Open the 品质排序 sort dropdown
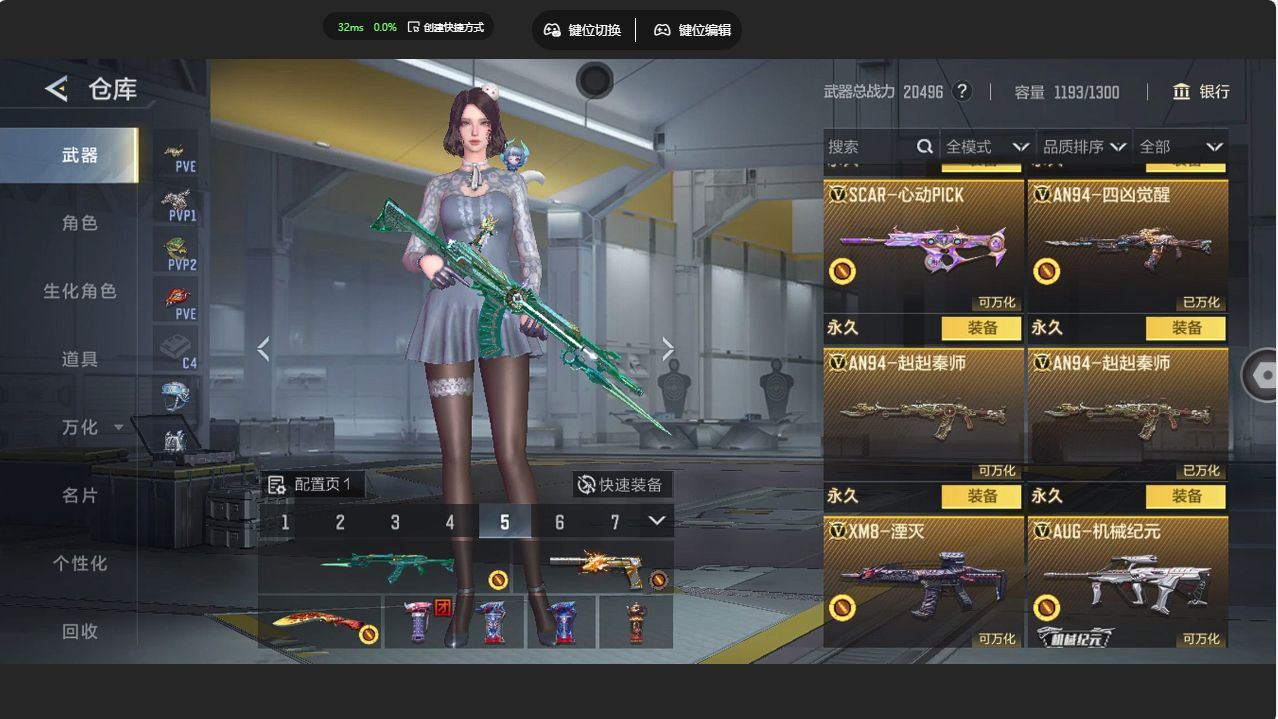The height and width of the screenshot is (719, 1278). coord(1084,147)
